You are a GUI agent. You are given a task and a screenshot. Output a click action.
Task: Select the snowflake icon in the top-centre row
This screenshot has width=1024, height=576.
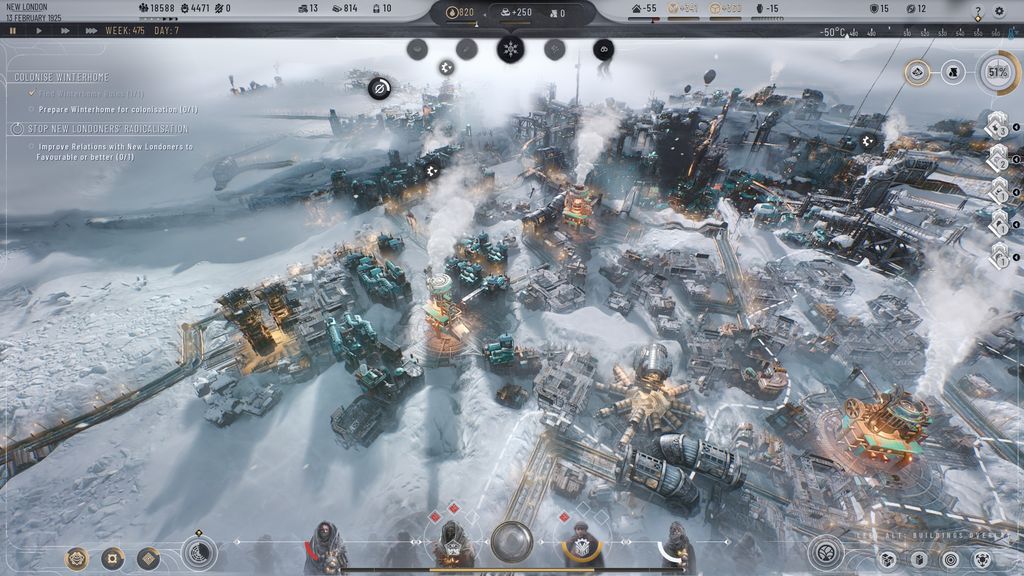510,48
